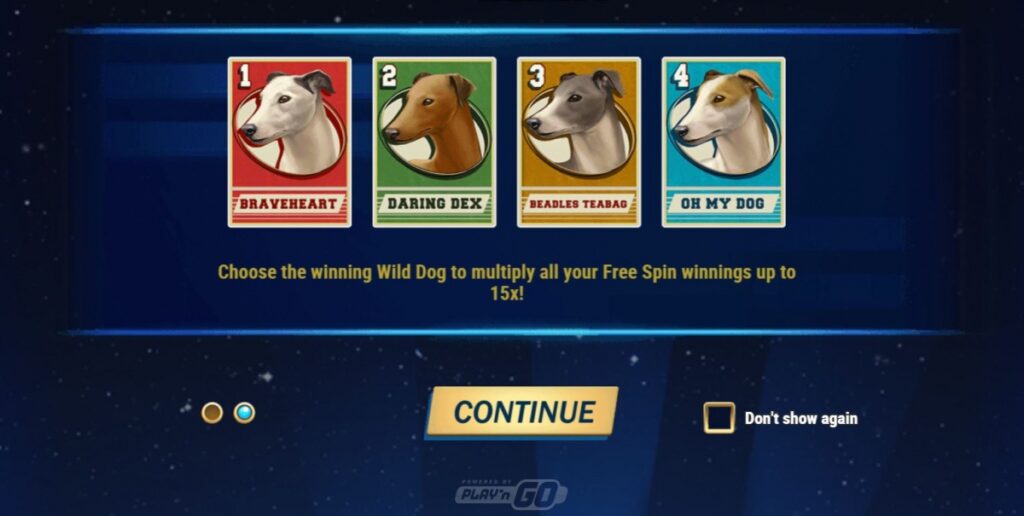Tick the Don't show again checkbox
This screenshot has width=1024, height=516.
(x=718, y=418)
